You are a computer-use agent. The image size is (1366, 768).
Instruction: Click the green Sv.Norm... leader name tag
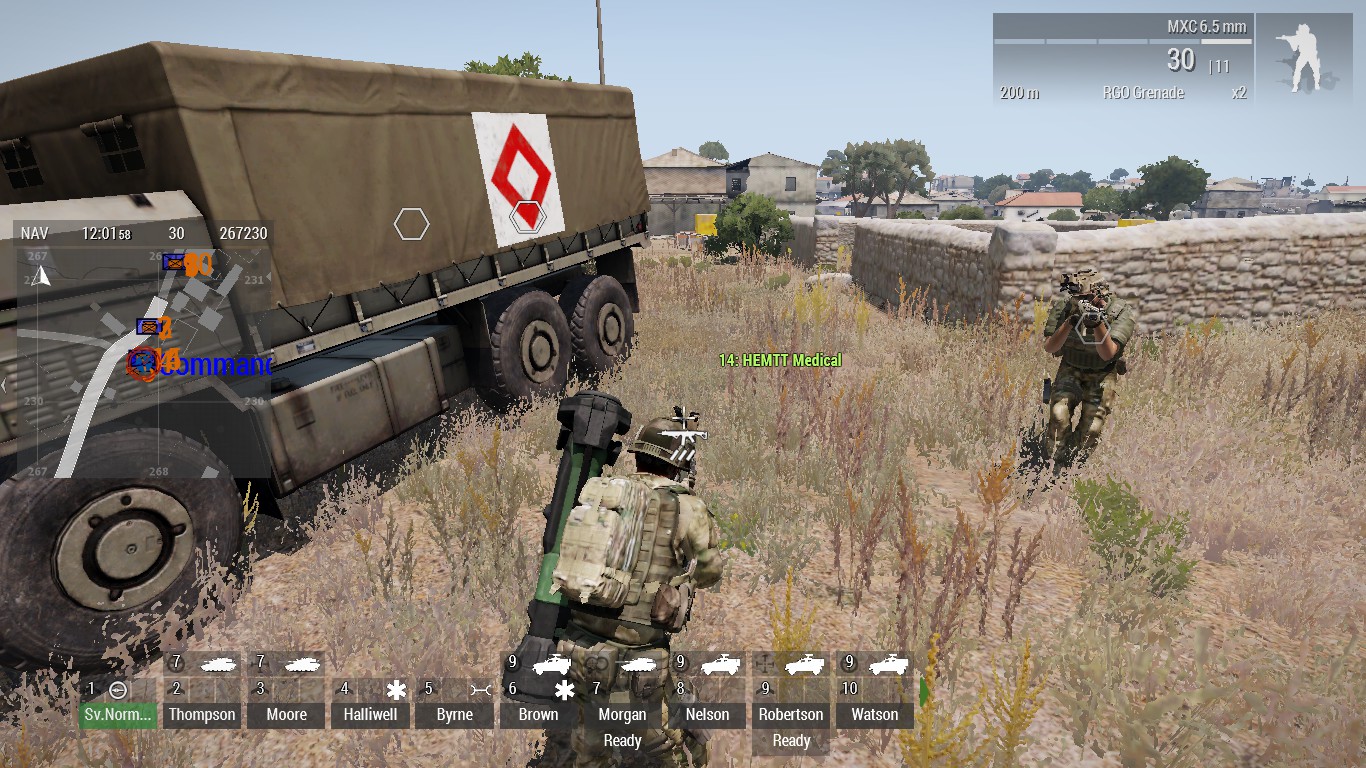[118, 714]
